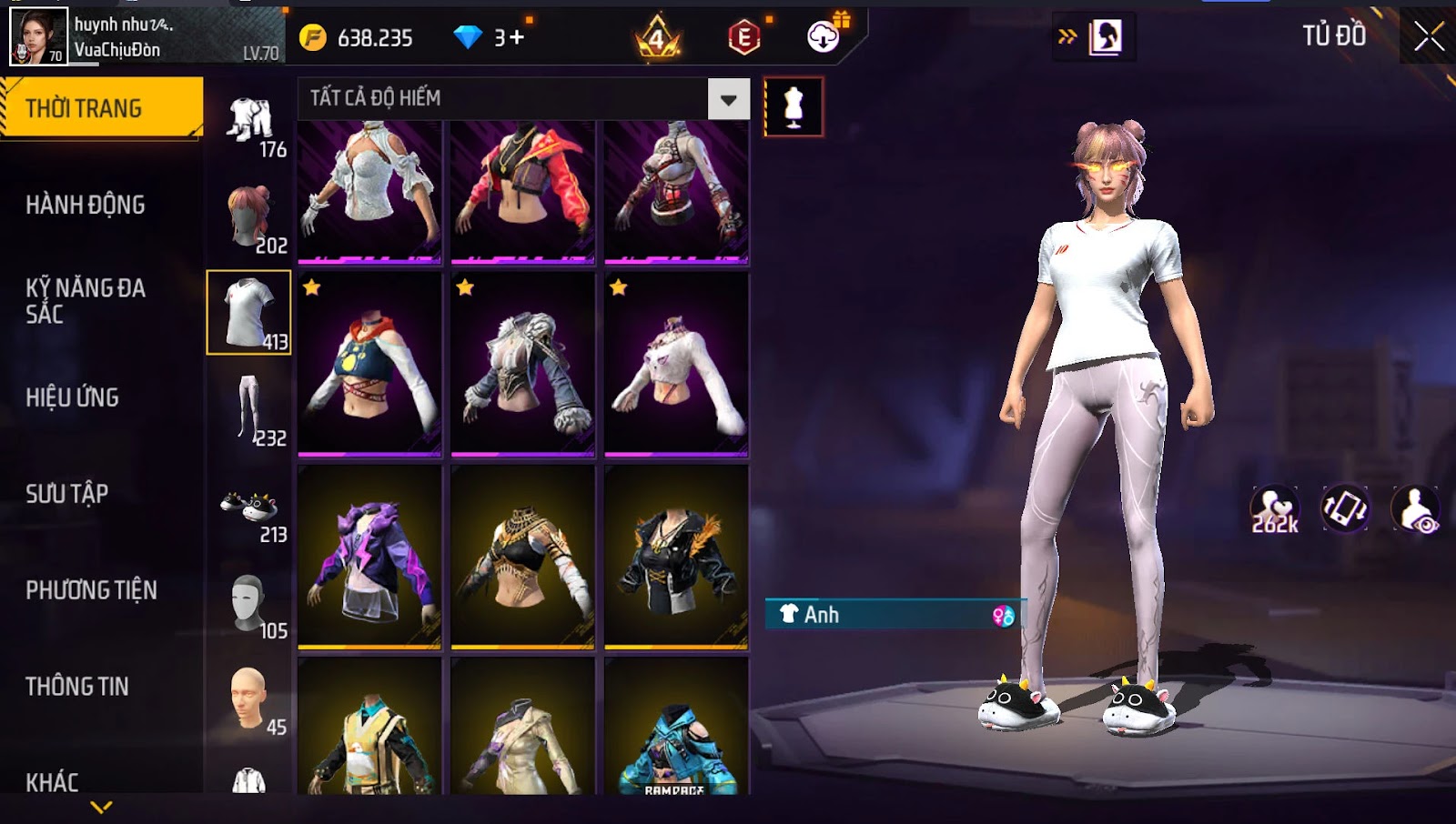Select the white fluffy cat-face top
1456x824 pixels.
point(676,364)
